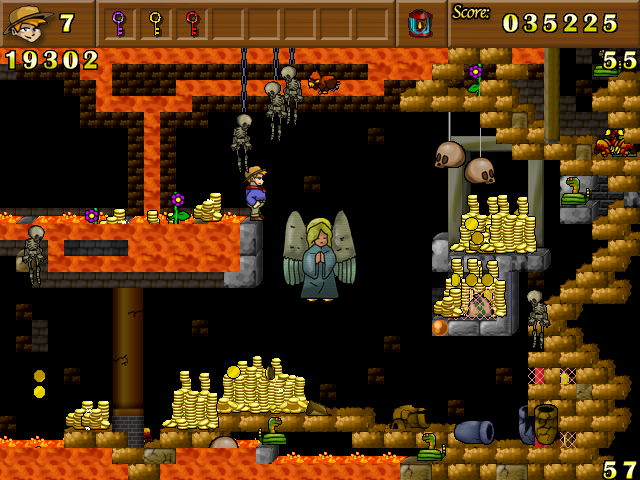
Task: Click the explorer portrait in the top bar
Action: pyautogui.click(x=28, y=22)
